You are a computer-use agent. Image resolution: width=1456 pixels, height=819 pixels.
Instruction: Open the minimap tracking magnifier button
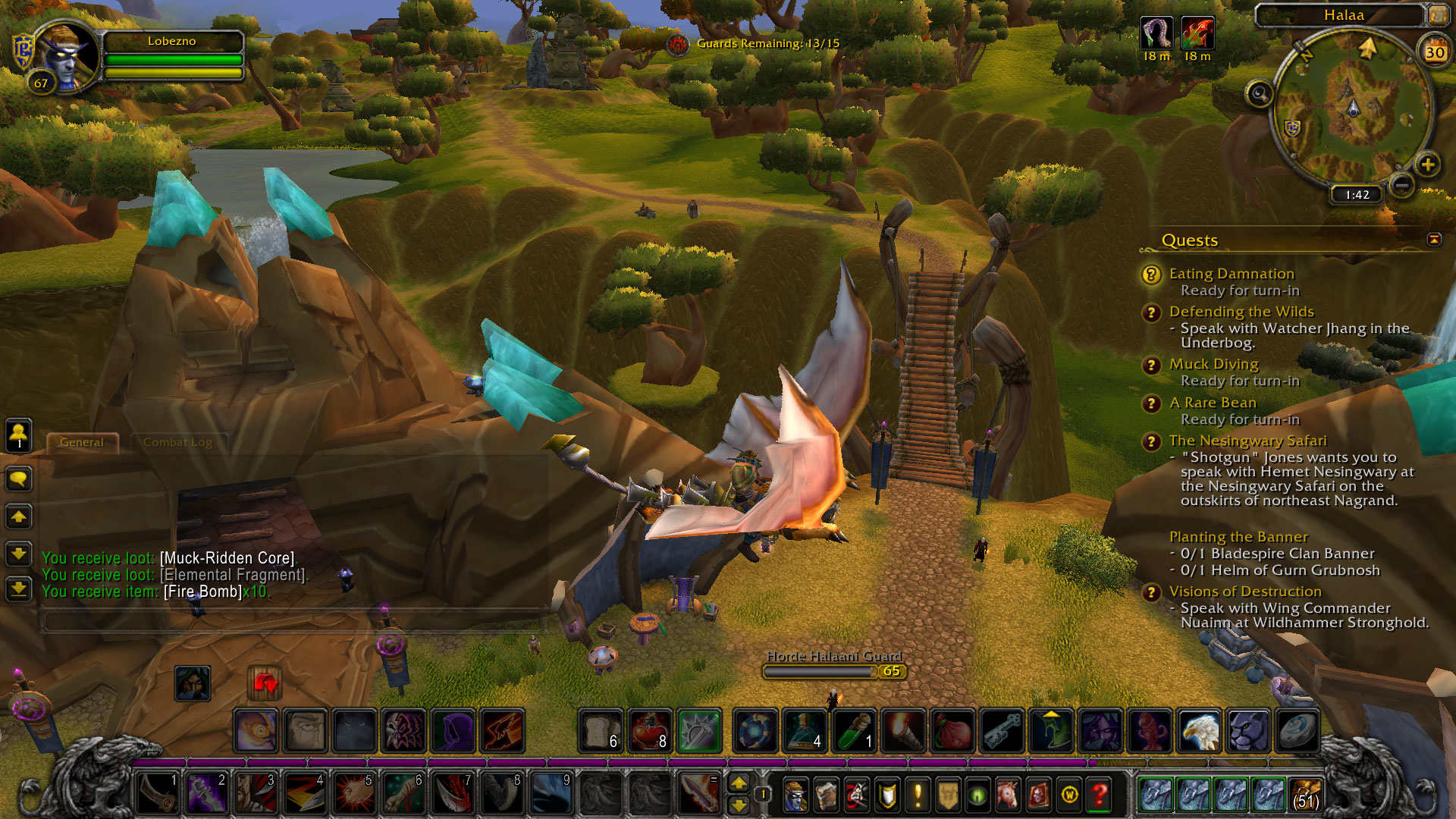[1260, 94]
